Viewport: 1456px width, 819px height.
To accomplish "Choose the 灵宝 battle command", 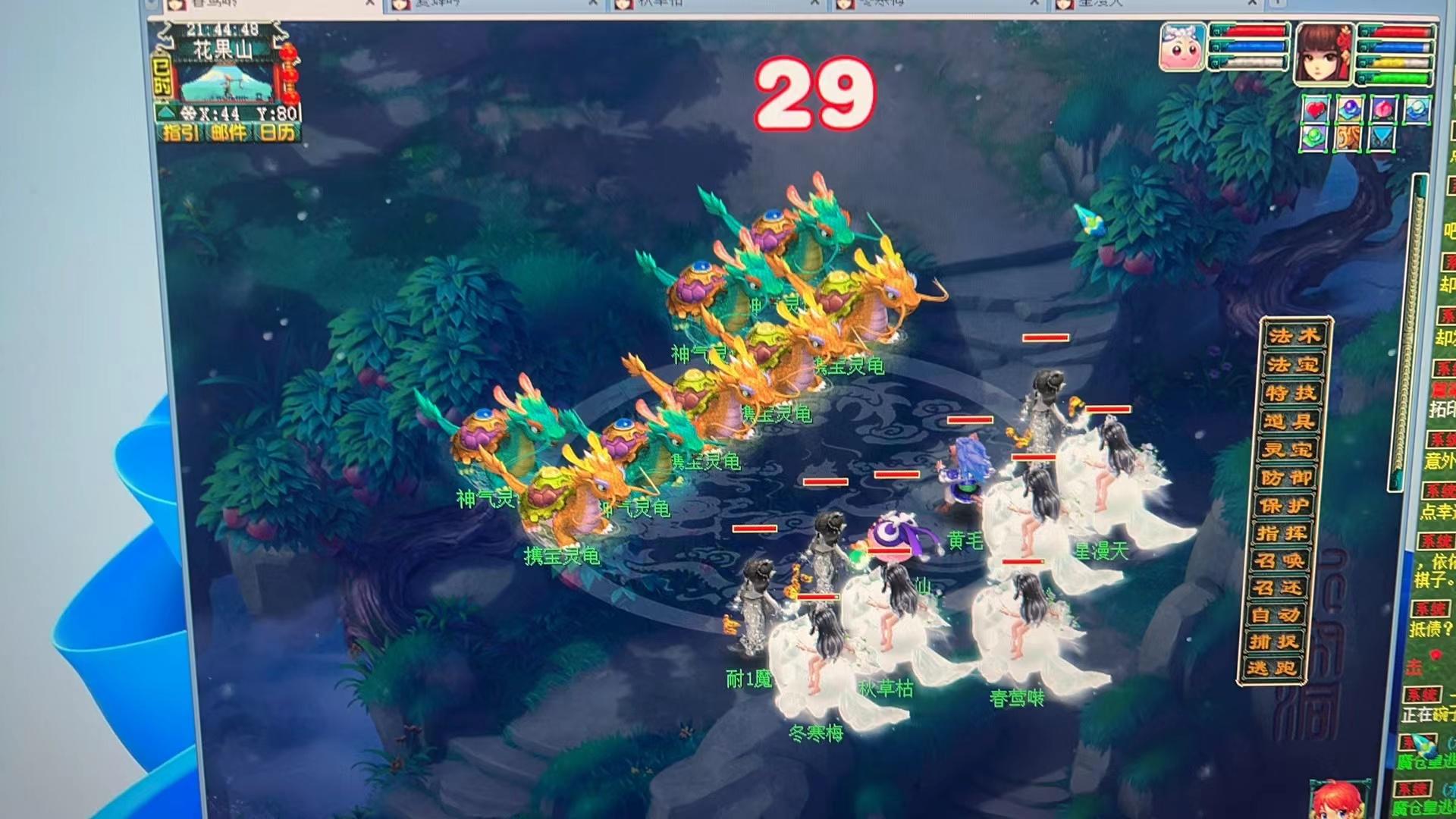I will point(1287,449).
